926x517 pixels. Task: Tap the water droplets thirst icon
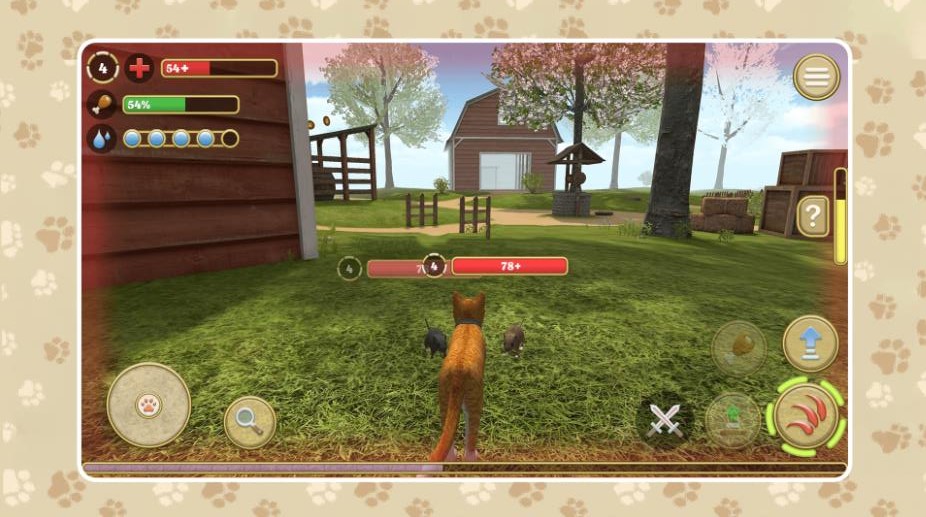101,138
